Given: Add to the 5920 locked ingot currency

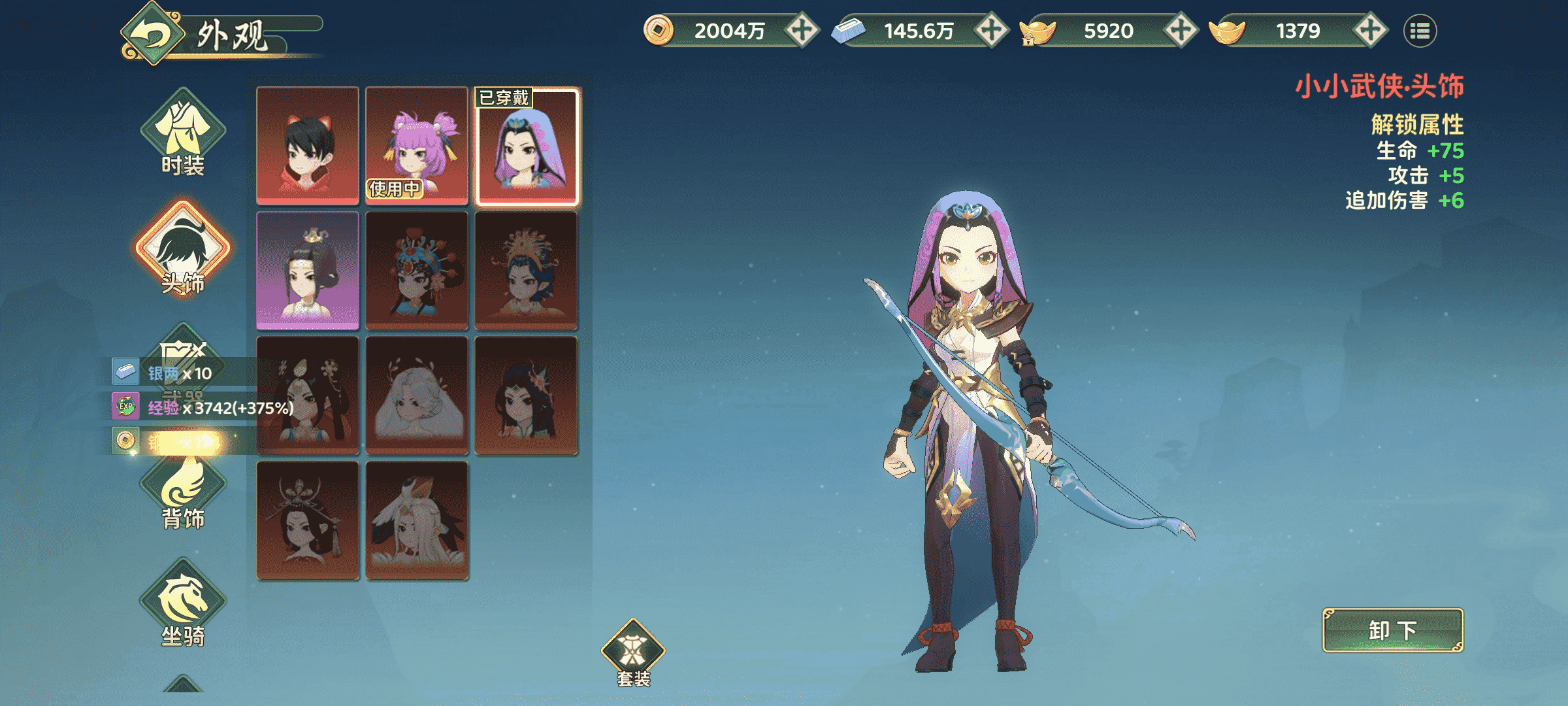Looking at the screenshot, I should point(1181,30).
